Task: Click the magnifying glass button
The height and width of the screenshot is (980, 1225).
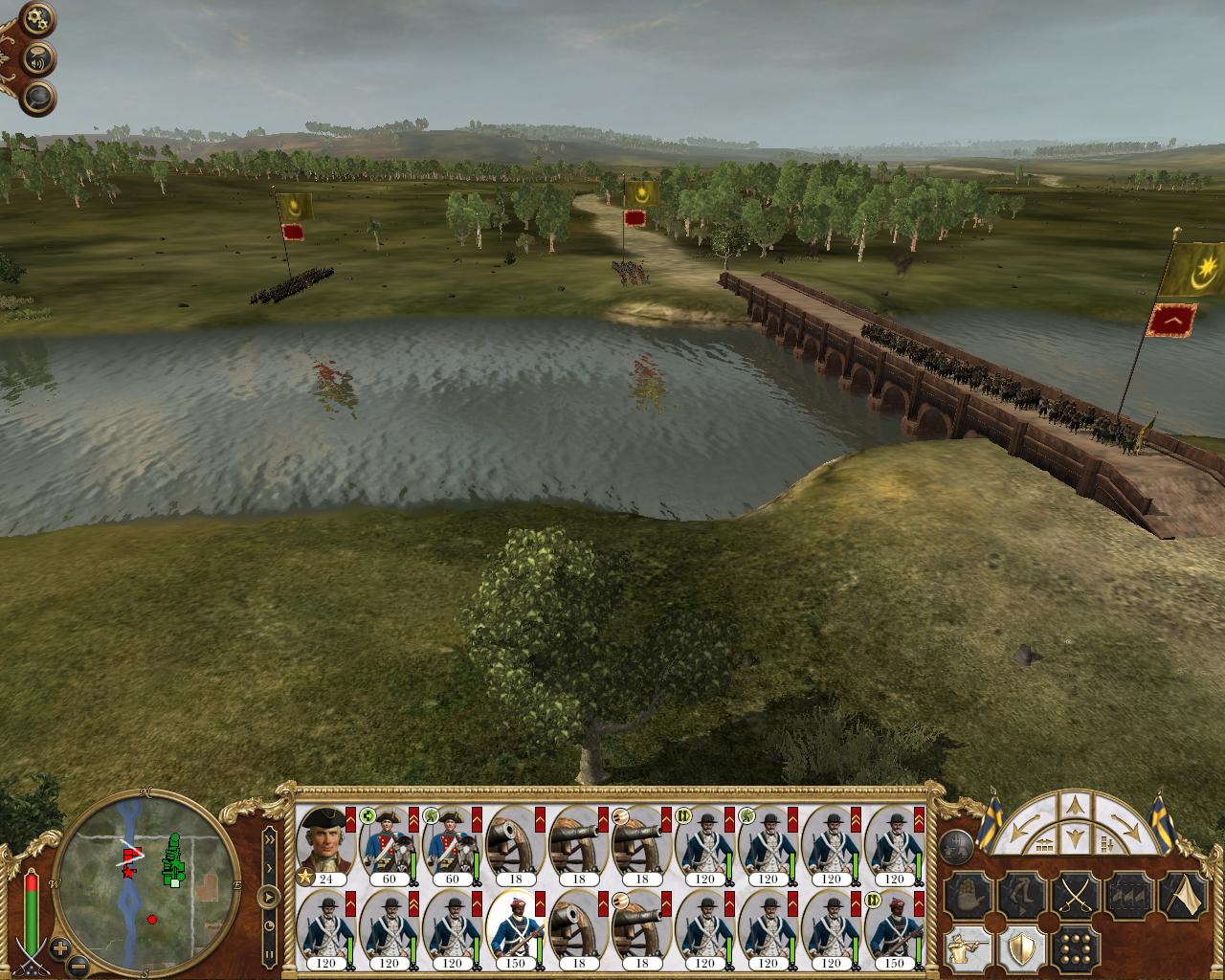Action: (39, 97)
